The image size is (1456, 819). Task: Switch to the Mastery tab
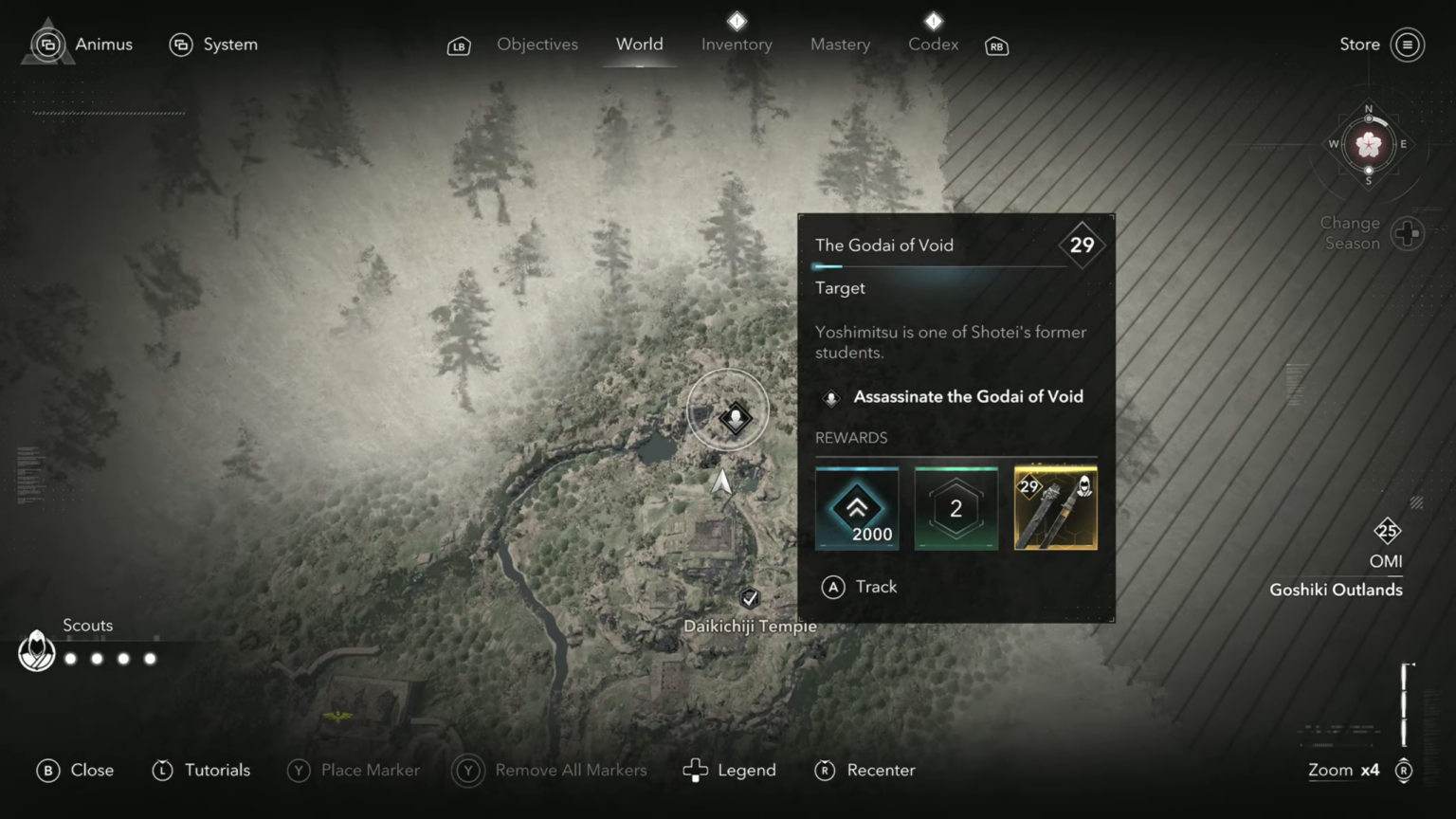click(x=840, y=44)
